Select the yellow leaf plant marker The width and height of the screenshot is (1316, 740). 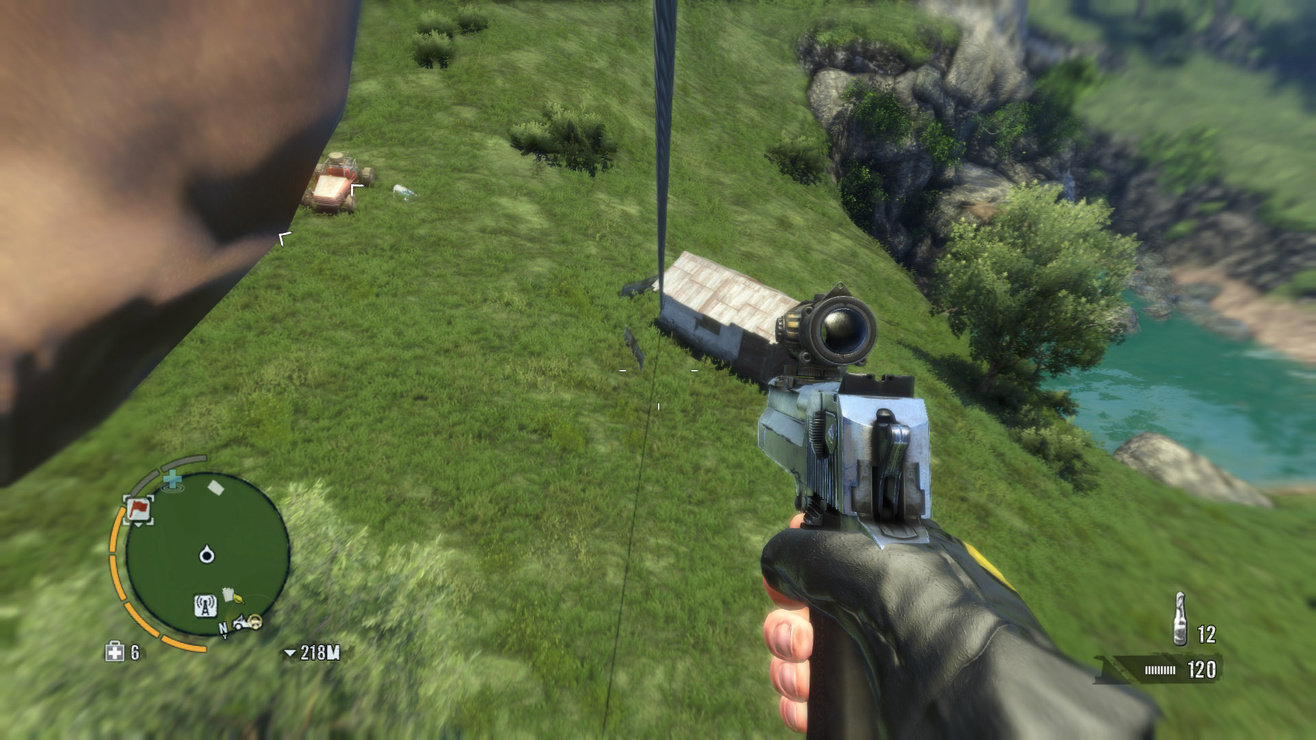pyautogui.click(x=238, y=597)
